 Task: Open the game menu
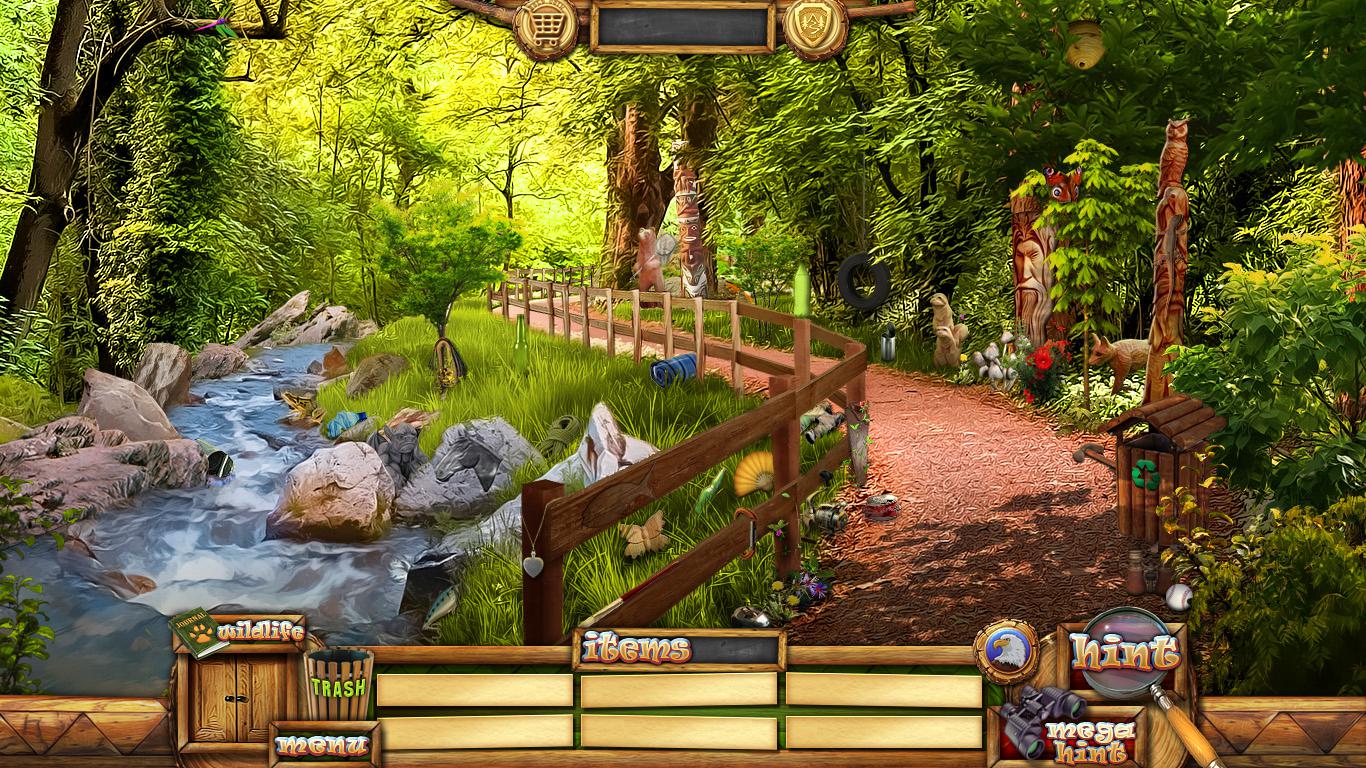pyautogui.click(x=323, y=745)
